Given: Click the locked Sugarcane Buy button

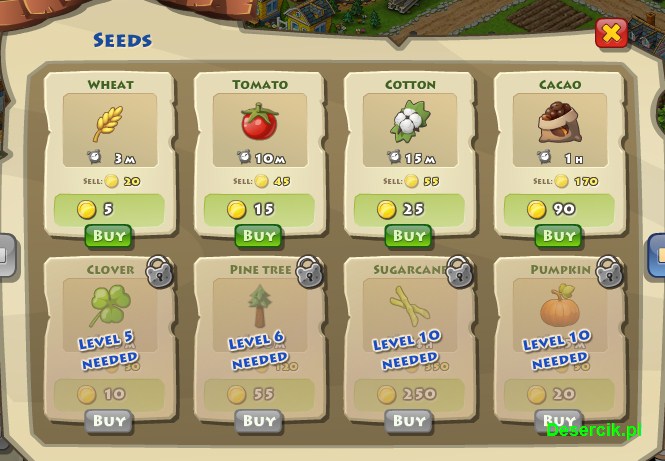Looking at the screenshot, I should tap(409, 421).
